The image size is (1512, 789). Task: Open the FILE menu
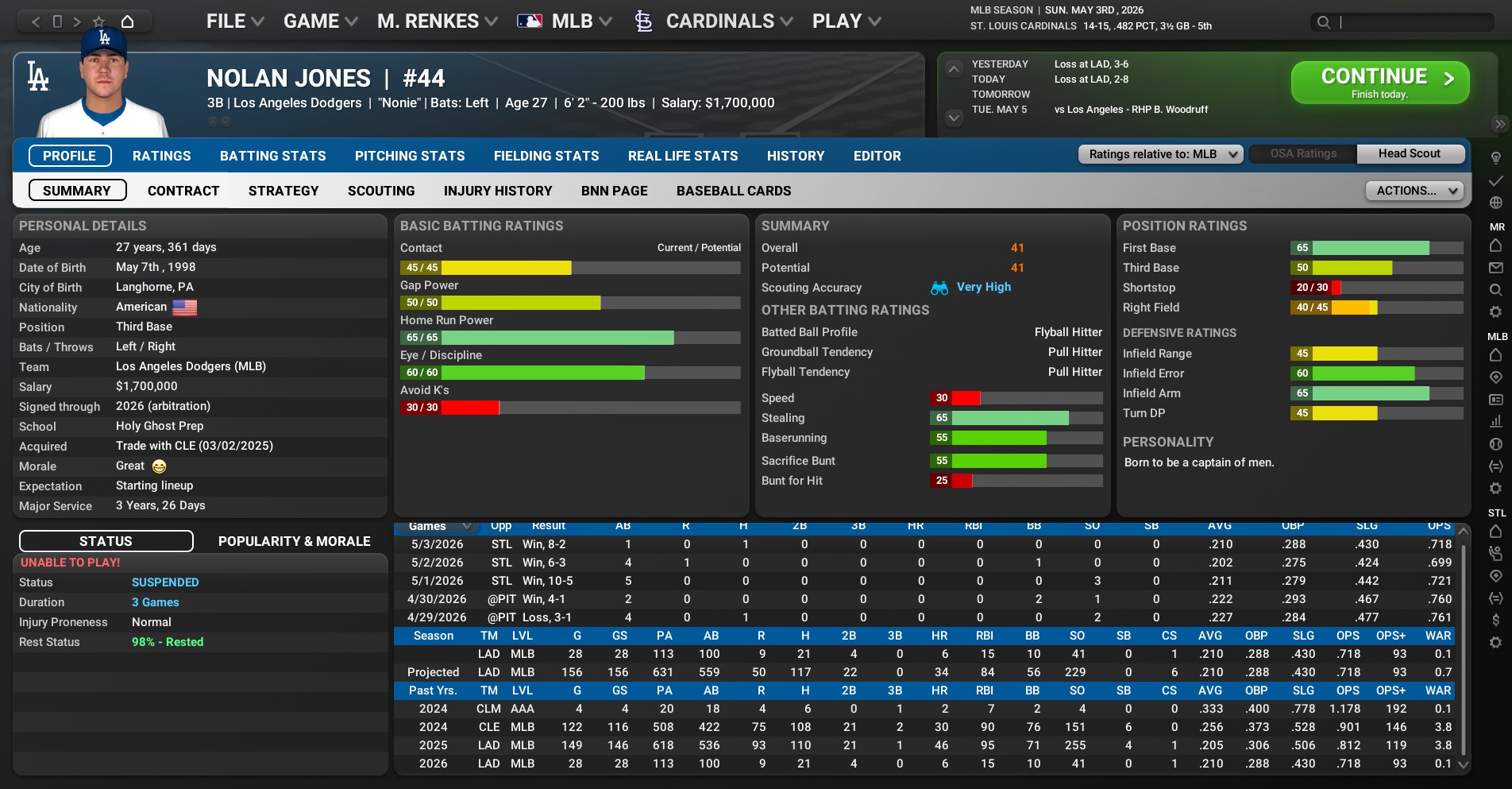coord(234,21)
